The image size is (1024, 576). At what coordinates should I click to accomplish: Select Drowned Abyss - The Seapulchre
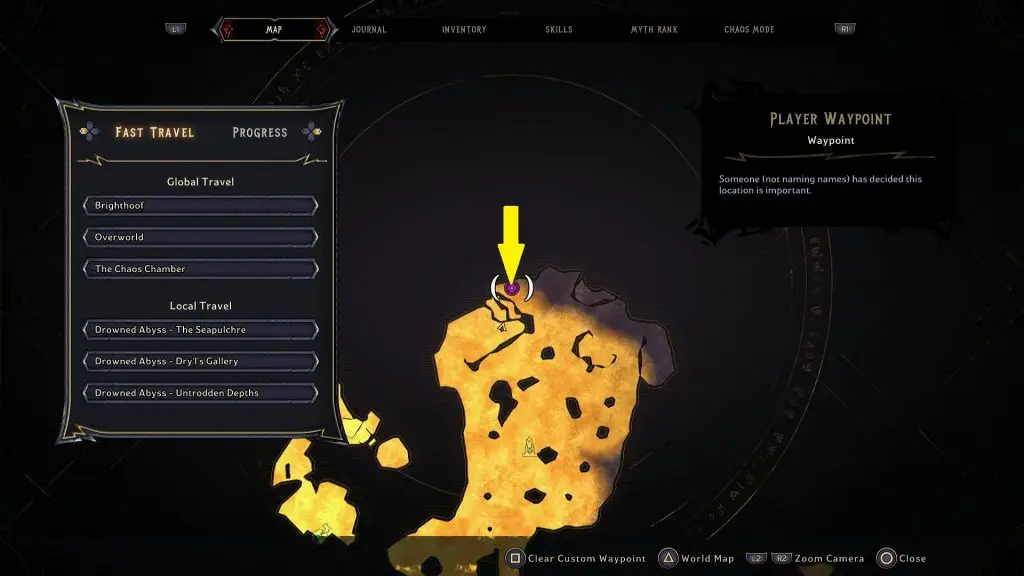tap(201, 330)
